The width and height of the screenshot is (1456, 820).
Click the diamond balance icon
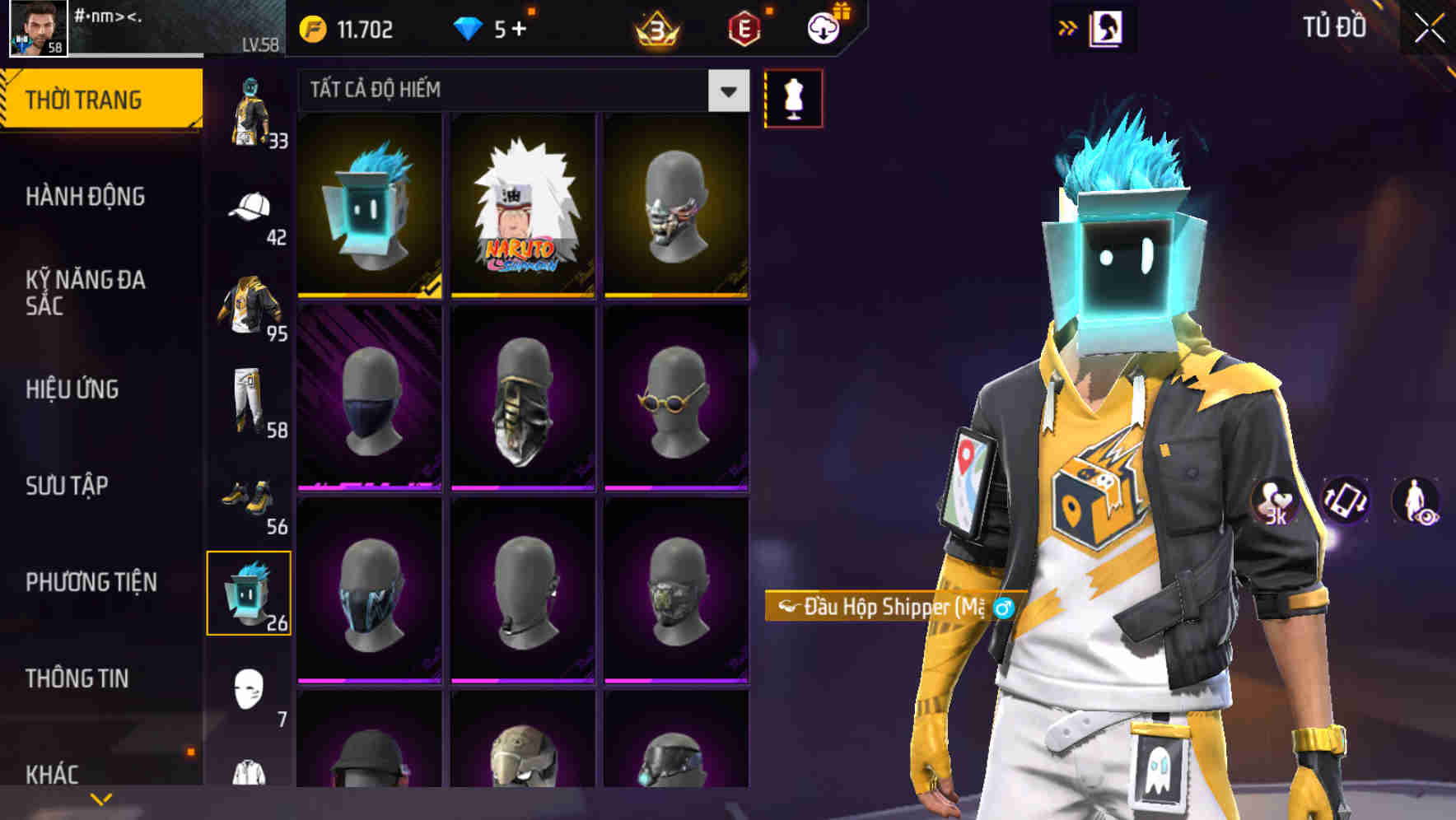coord(469,26)
